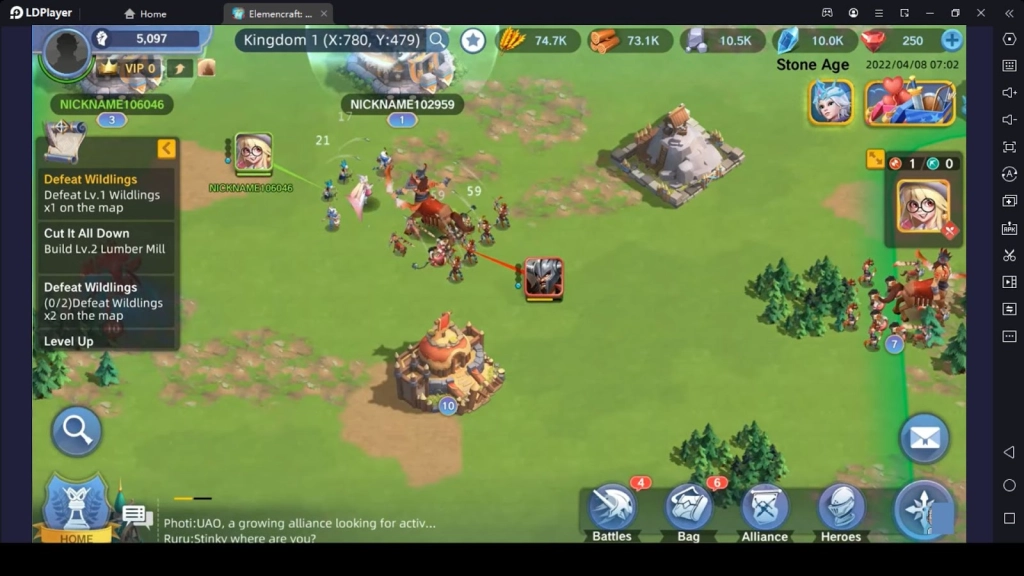Open the Heroes menu
The height and width of the screenshot is (576, 1024).
click(x=841, y=512)
